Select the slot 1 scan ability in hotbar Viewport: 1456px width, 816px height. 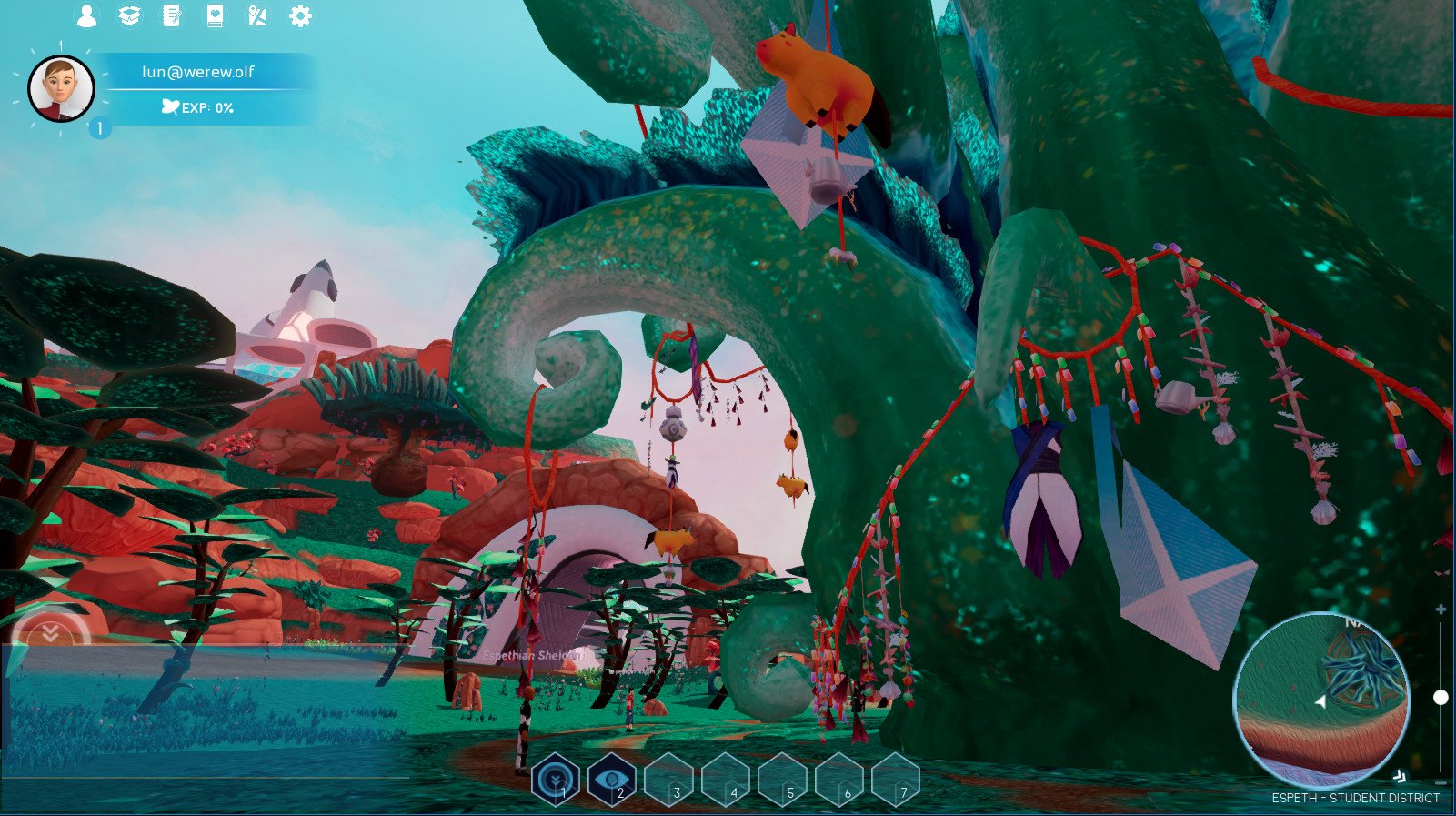[557, 780]
